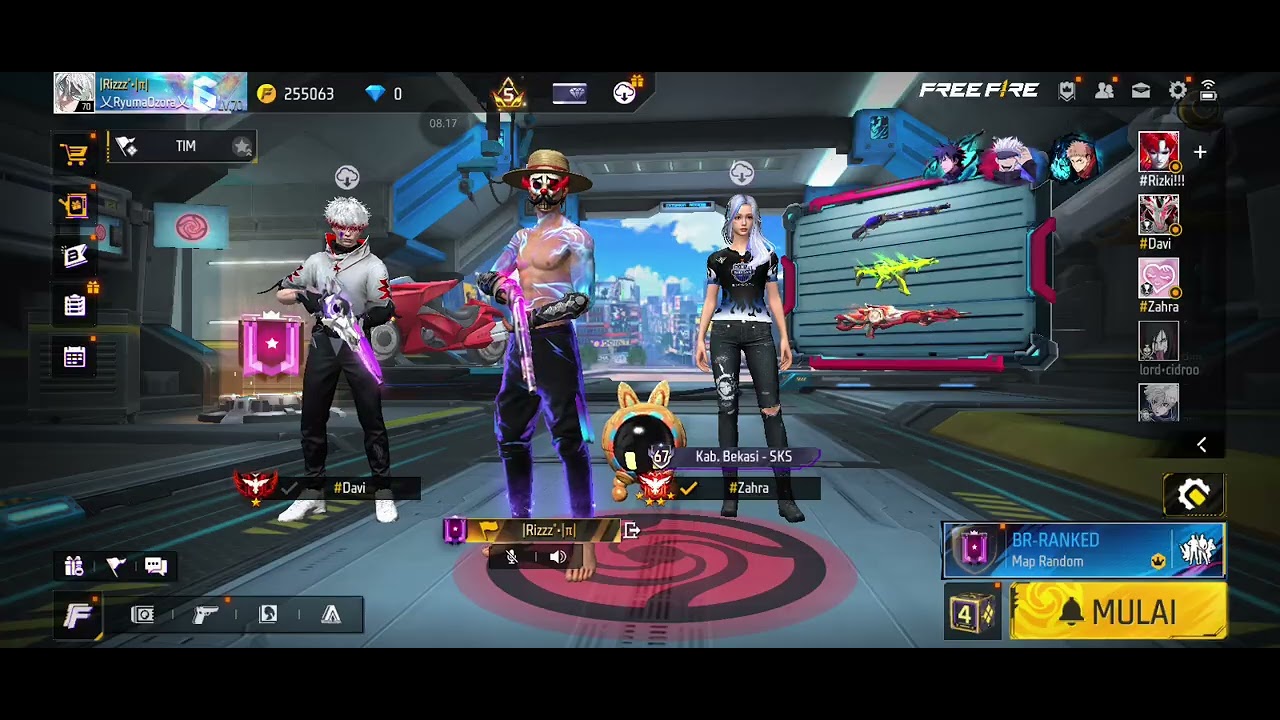Screen dimensions: 1280x720
Task: Collapse the friend list arrow
Action: 1202,445
